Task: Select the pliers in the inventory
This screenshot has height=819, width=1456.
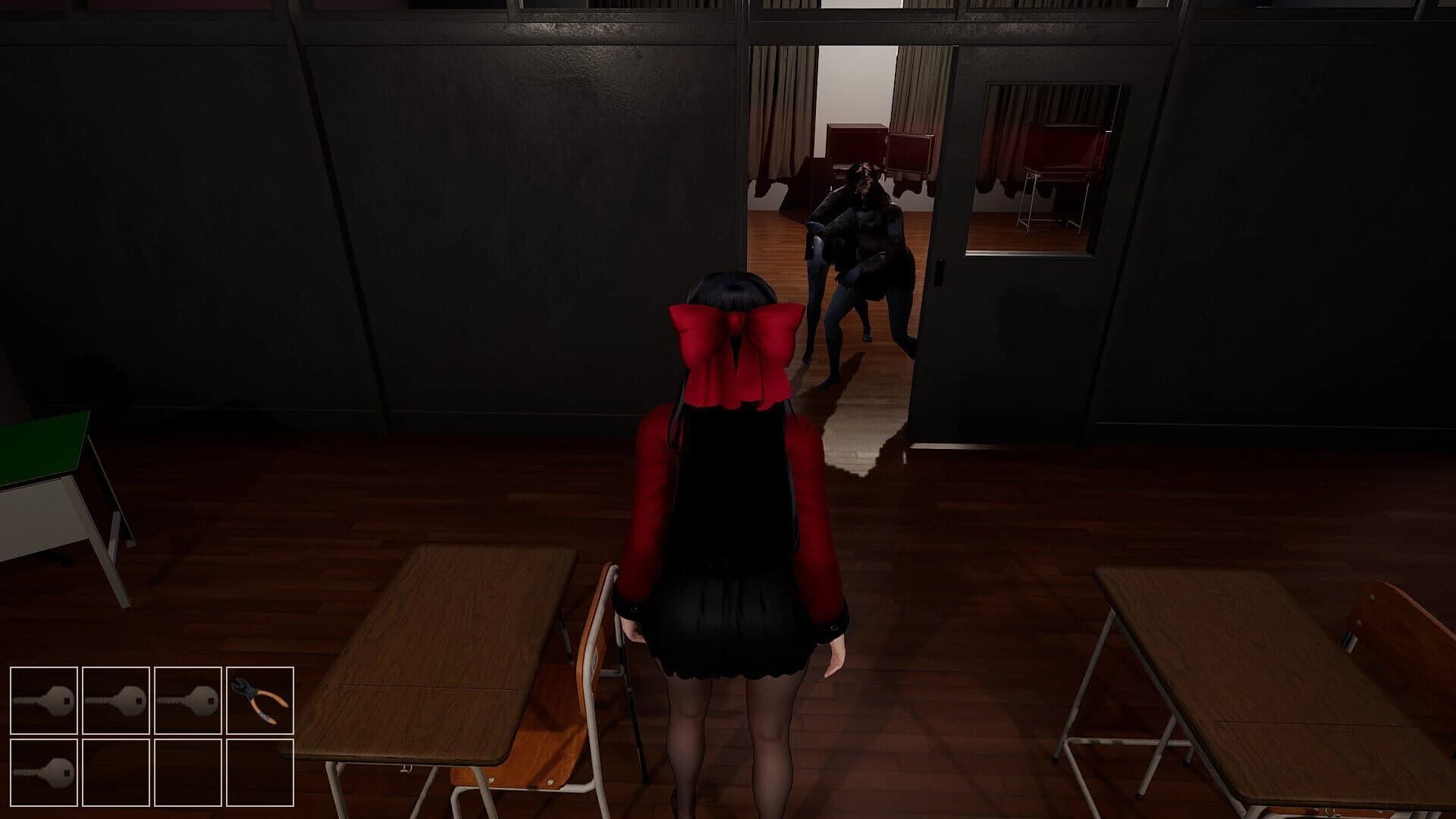Action: click(x=262, y=701)
